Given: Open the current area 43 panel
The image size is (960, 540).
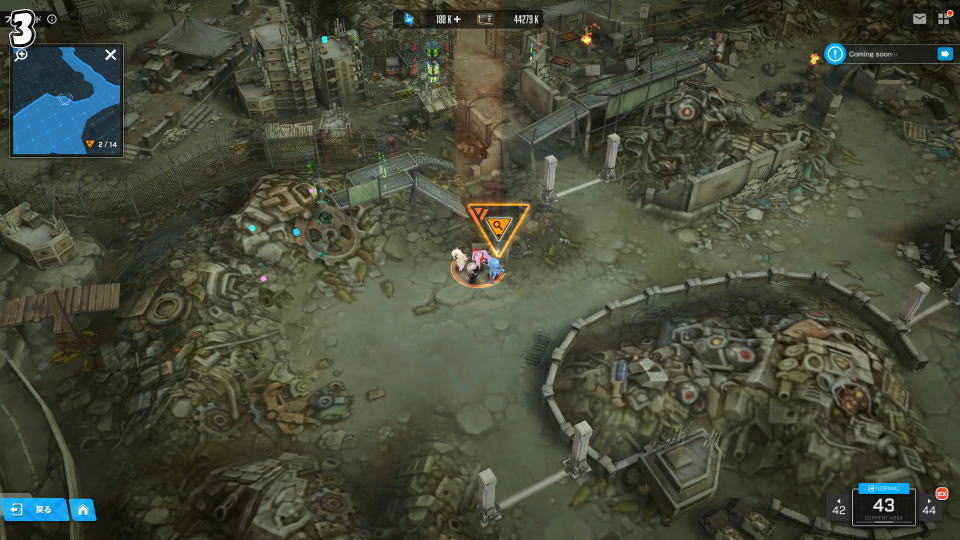Looking at the screenshot, I should tap(883, 508).
